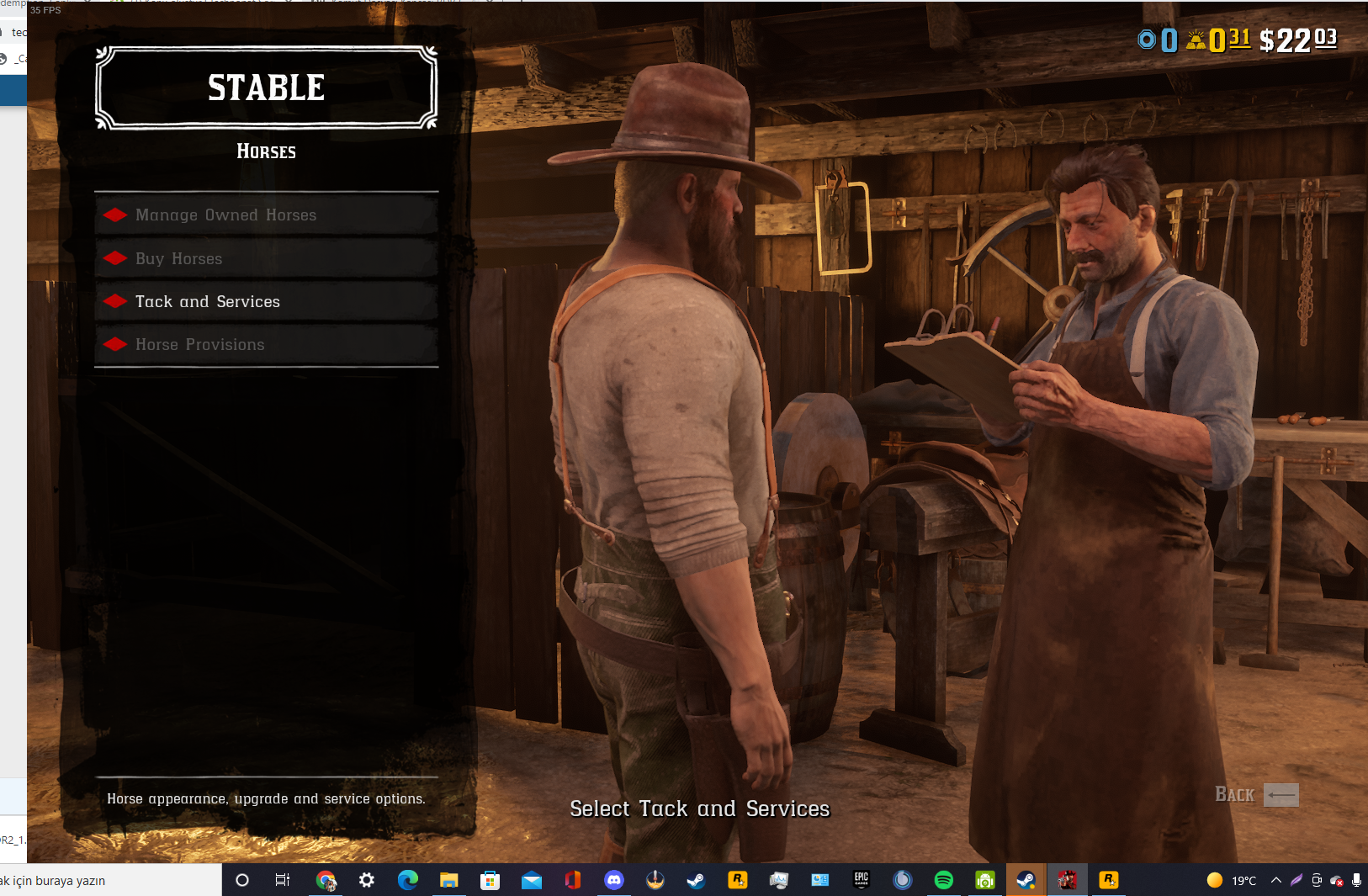This screenshot has width=1368, height=896.
Task: Expand hidden system tray icons
Action: (1275, 880)
